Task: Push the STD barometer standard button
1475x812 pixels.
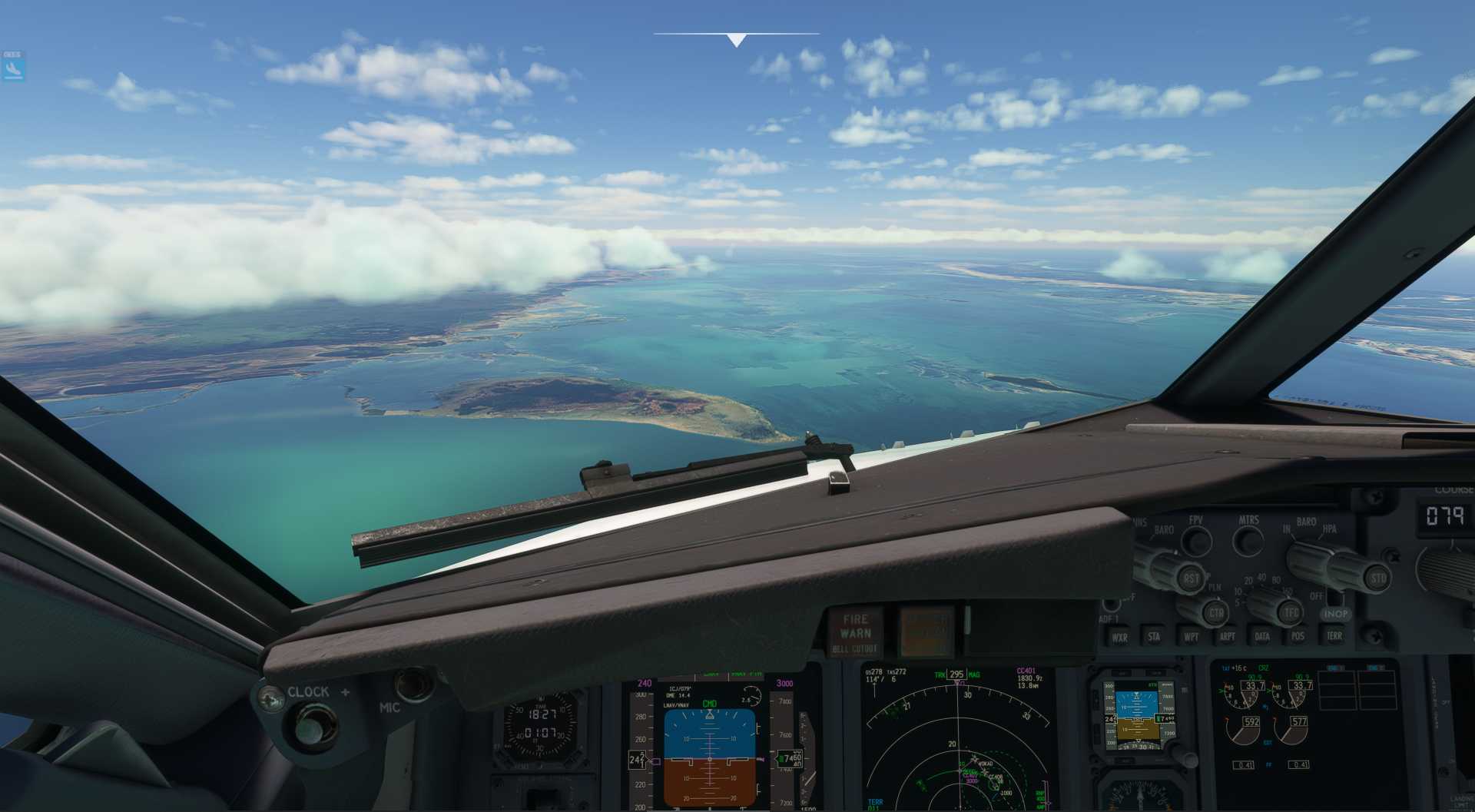Action: click(1378, 577)
